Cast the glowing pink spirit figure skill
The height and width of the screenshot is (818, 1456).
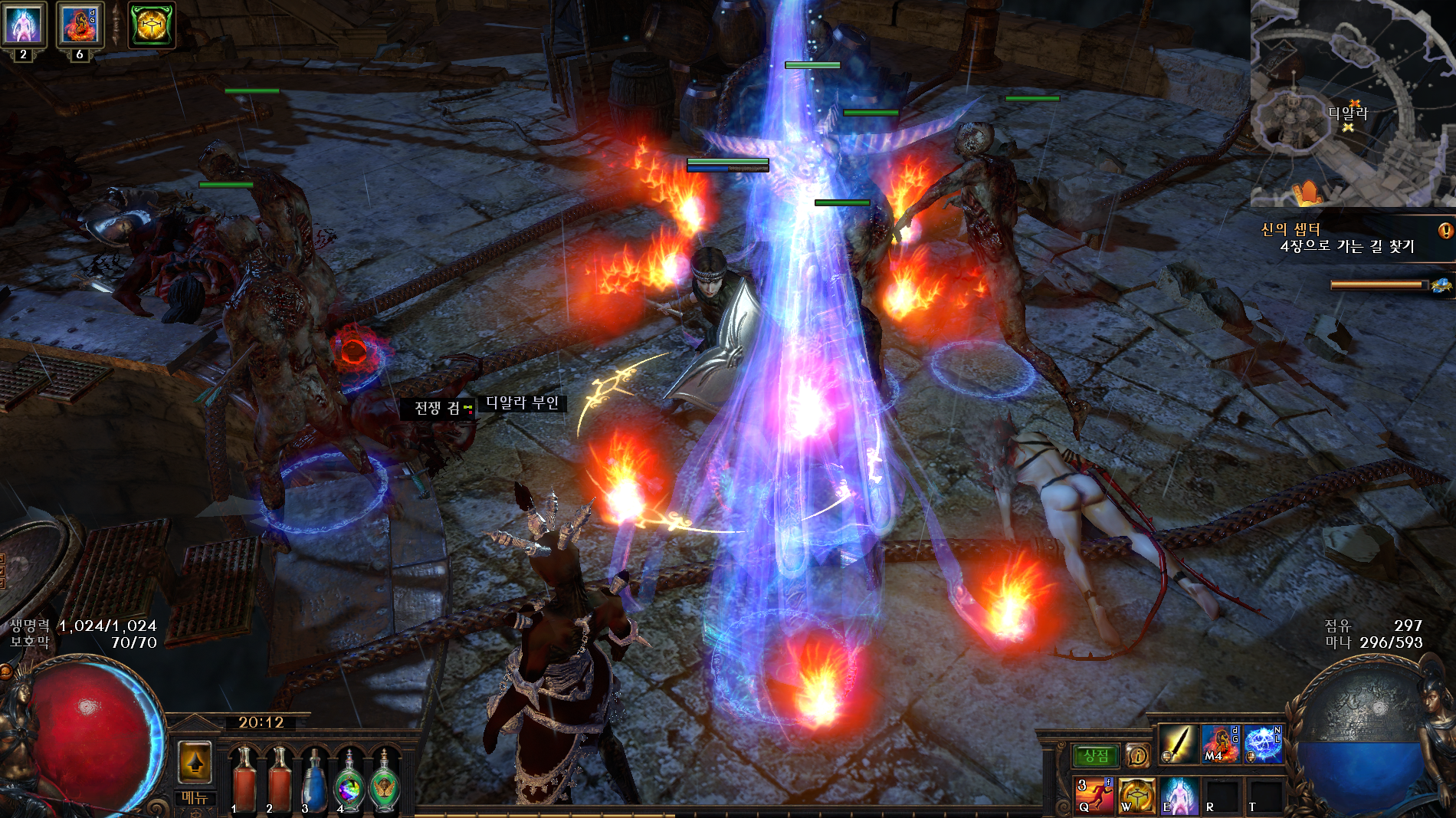pos(1179,796)
